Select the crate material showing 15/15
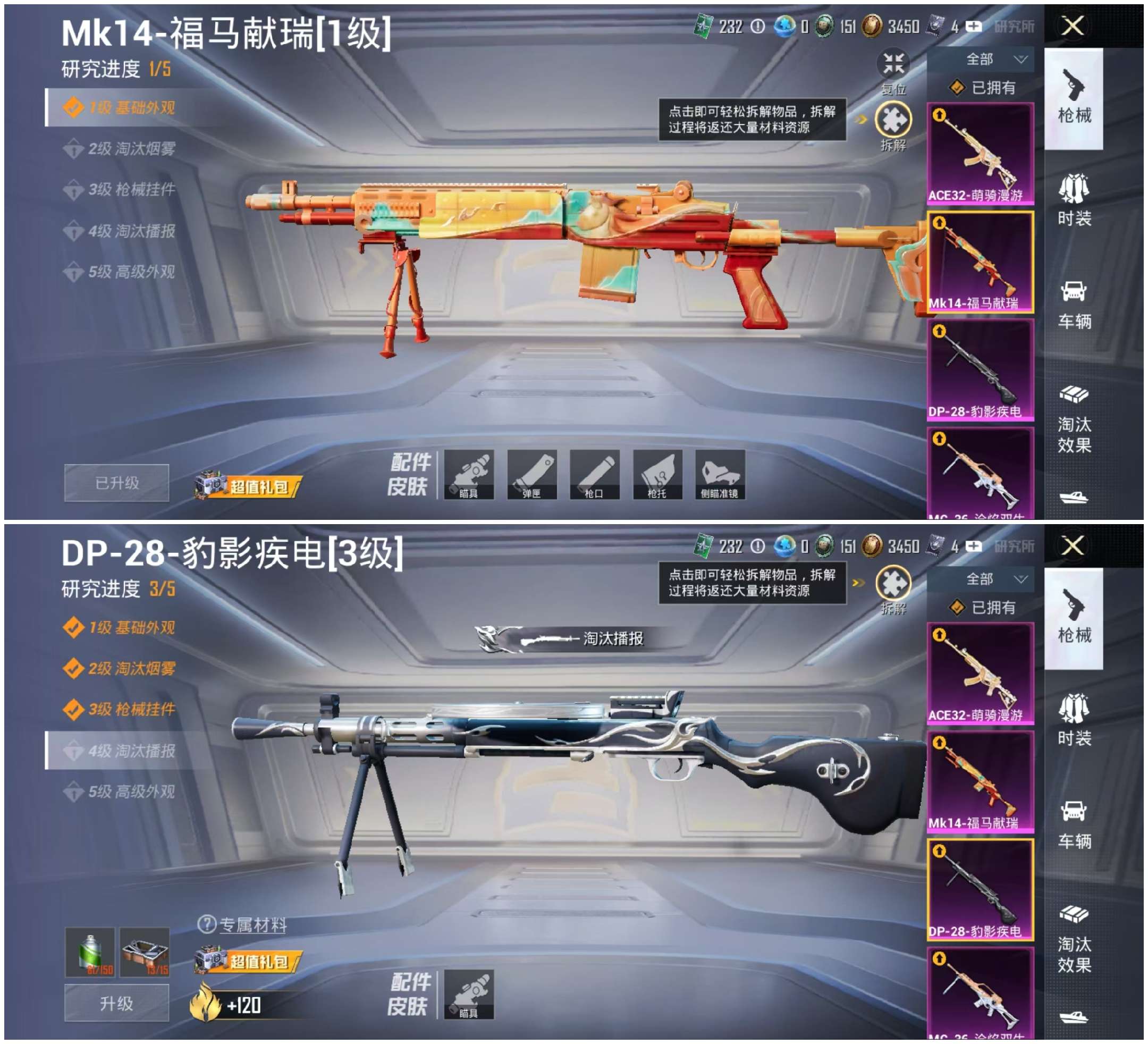The height and width of the screenshot is (1044, 1148). click(145, 952)
